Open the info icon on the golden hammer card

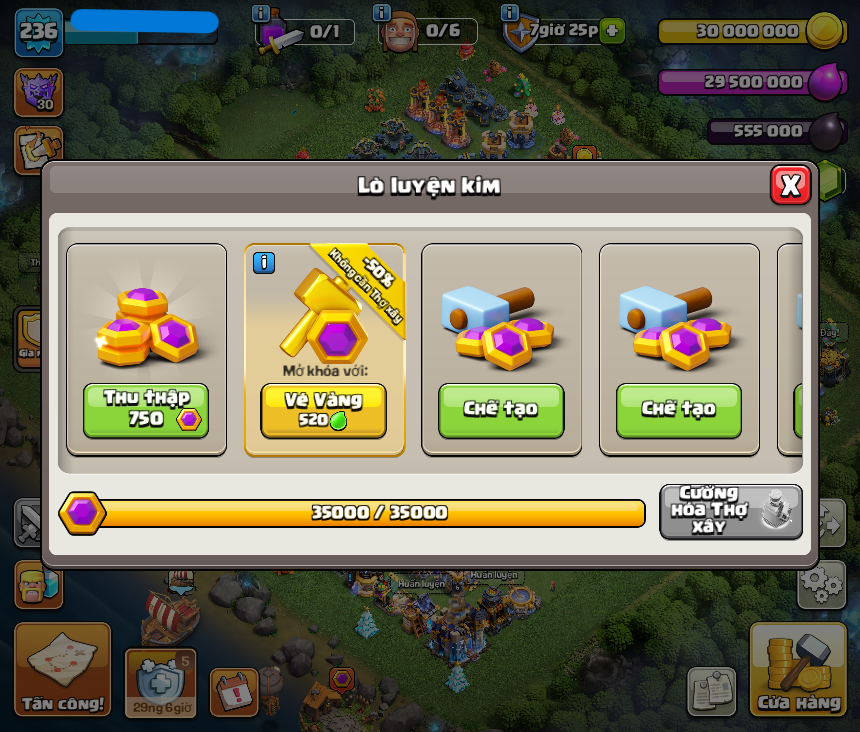(264, 263)
